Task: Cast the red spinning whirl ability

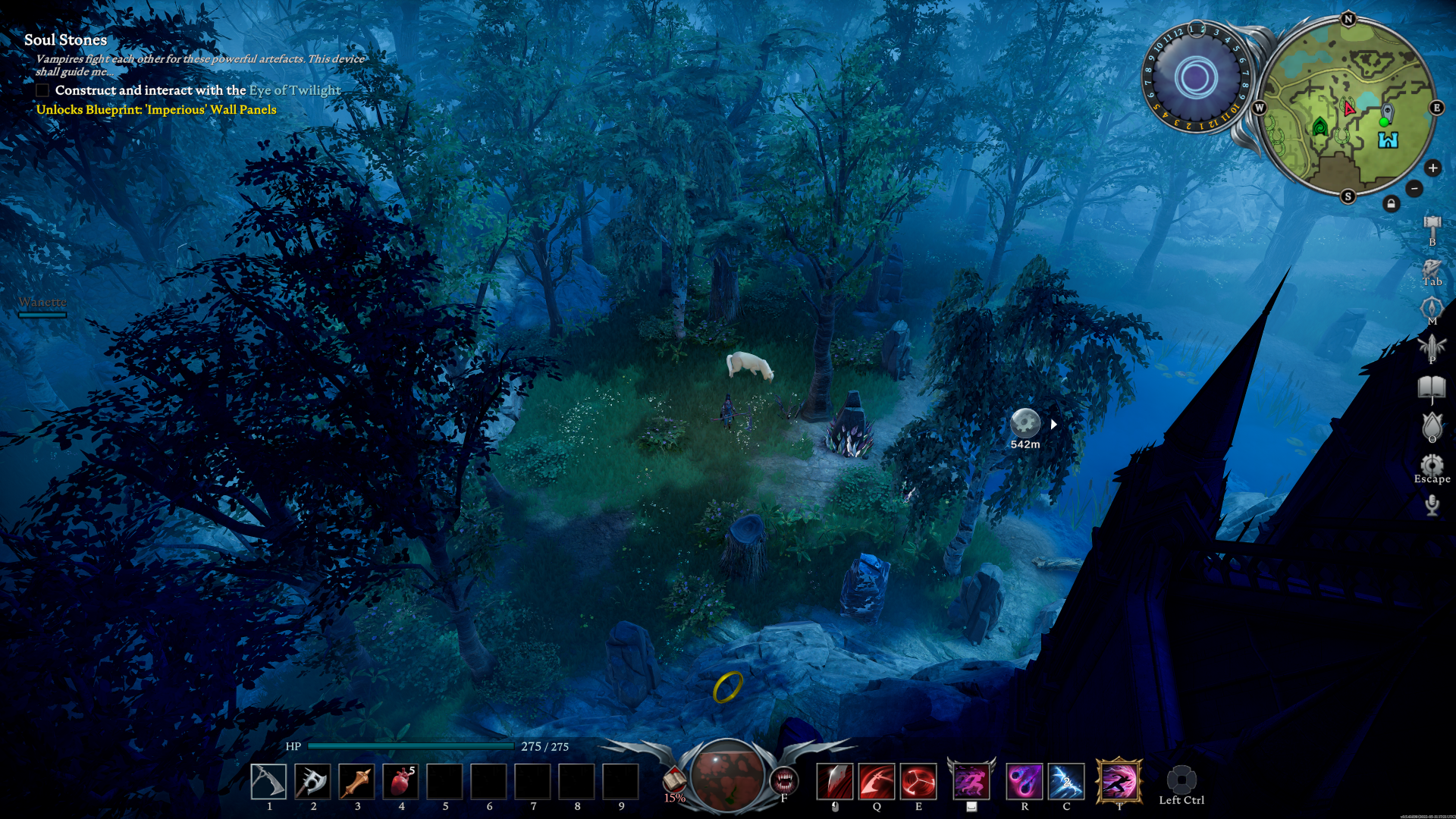Action: point(918,782)
